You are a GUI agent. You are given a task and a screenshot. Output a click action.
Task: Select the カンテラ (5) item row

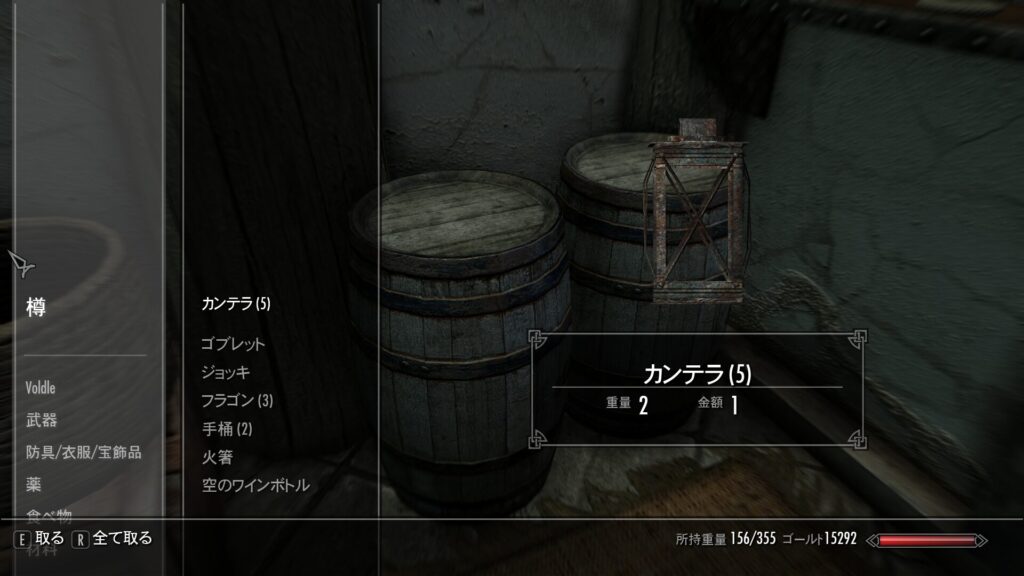236,303
